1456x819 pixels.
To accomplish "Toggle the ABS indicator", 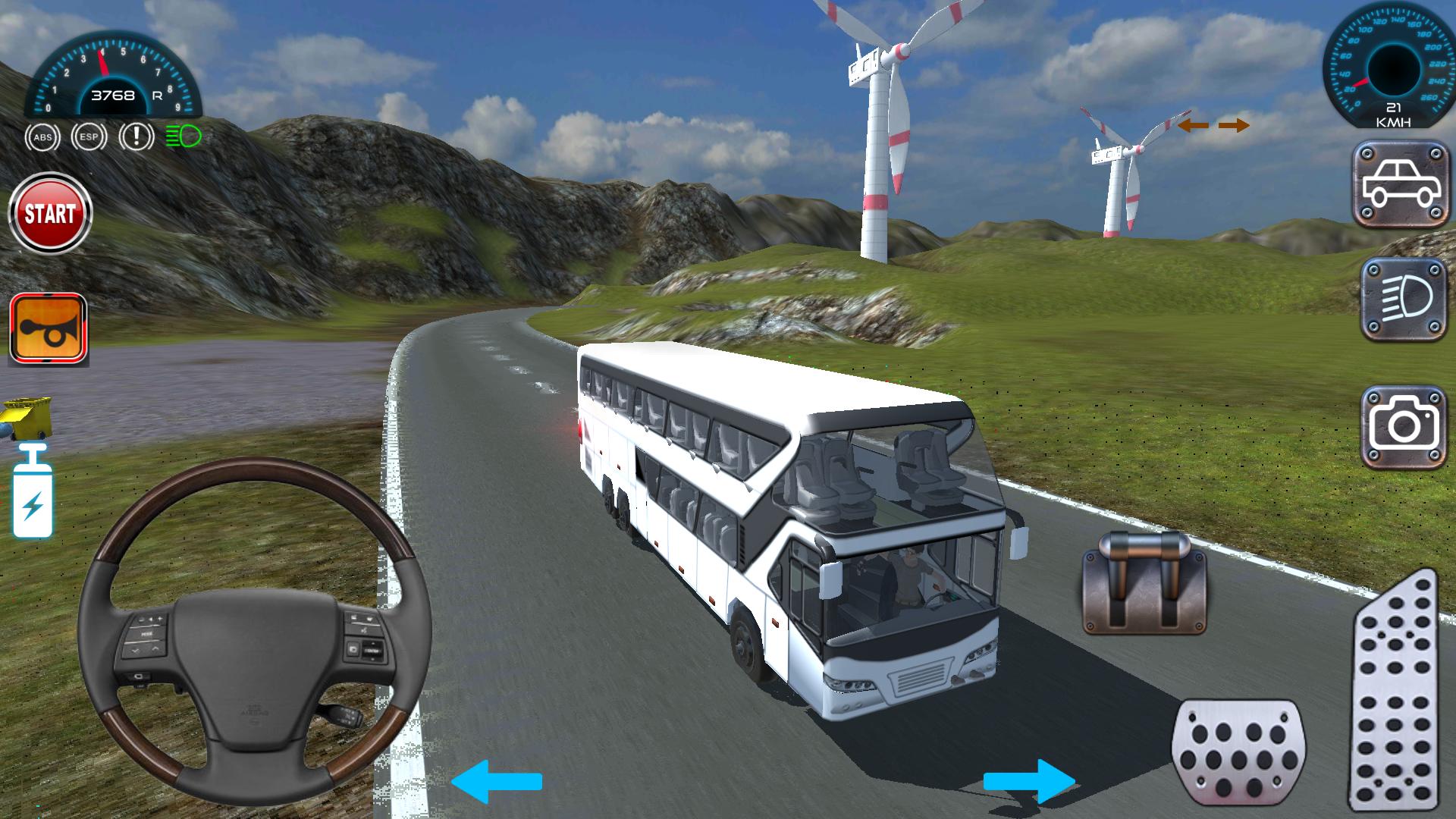I will [42, 137].
